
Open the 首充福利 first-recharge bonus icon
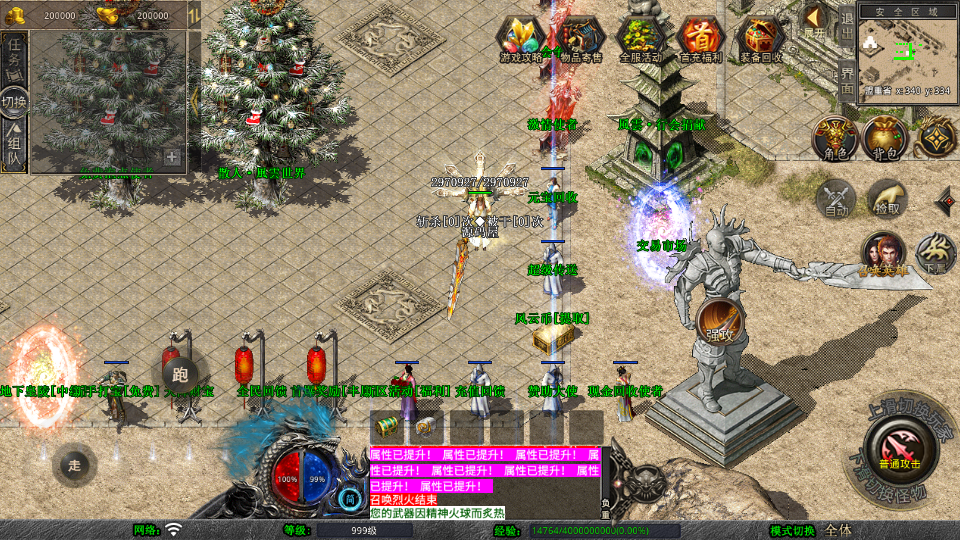pyautogui.click(x=701, y=39)
